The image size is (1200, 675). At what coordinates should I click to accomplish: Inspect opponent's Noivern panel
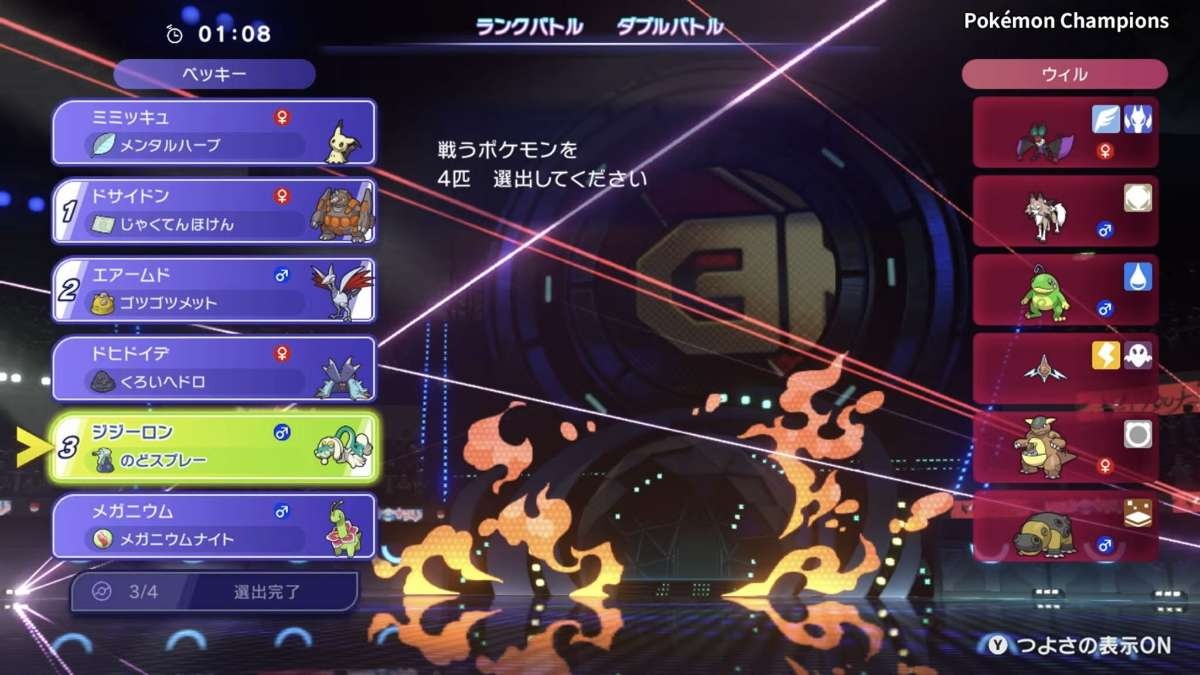1065,133
